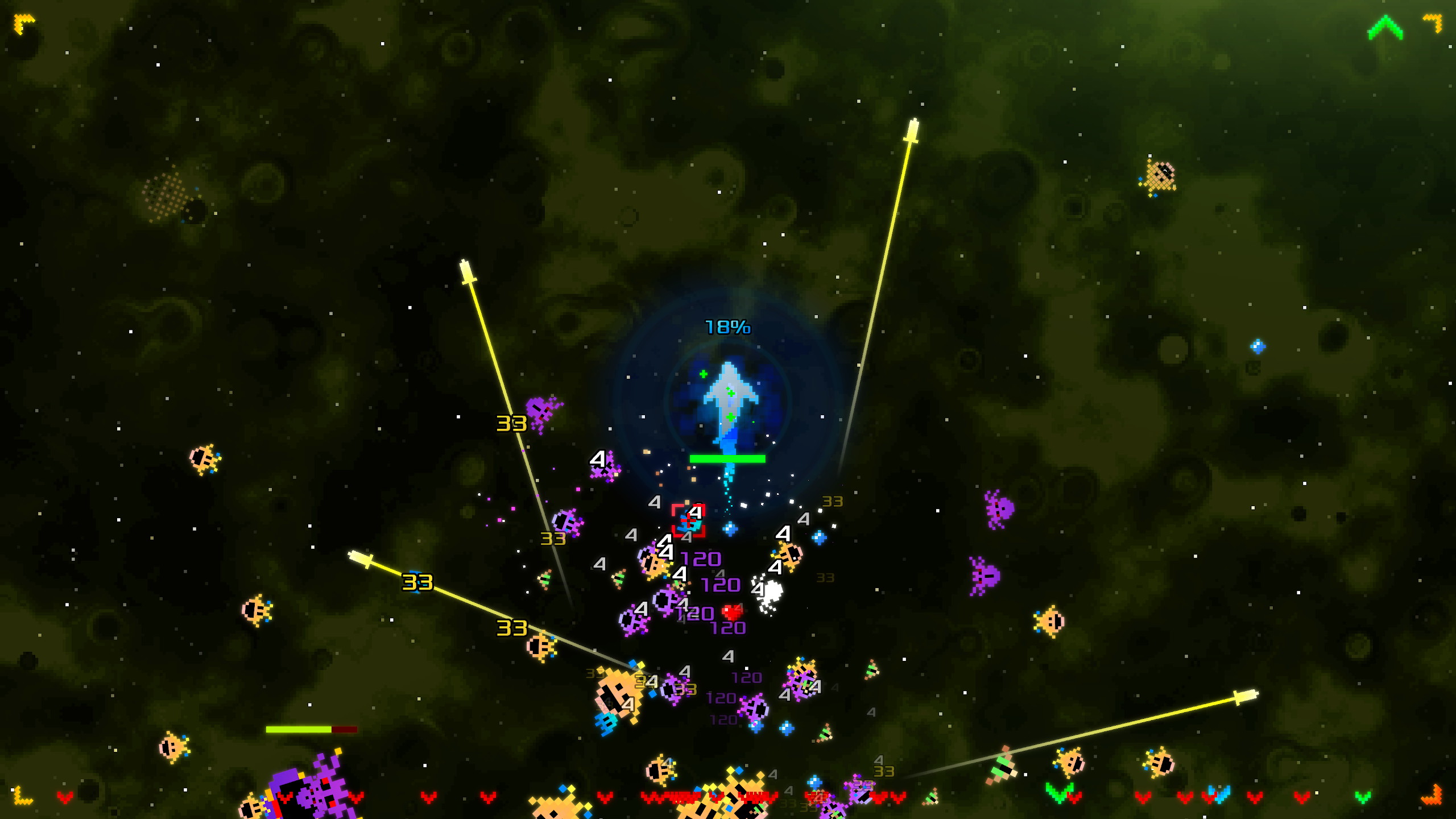Click the 18% shield percentage label

727,326
